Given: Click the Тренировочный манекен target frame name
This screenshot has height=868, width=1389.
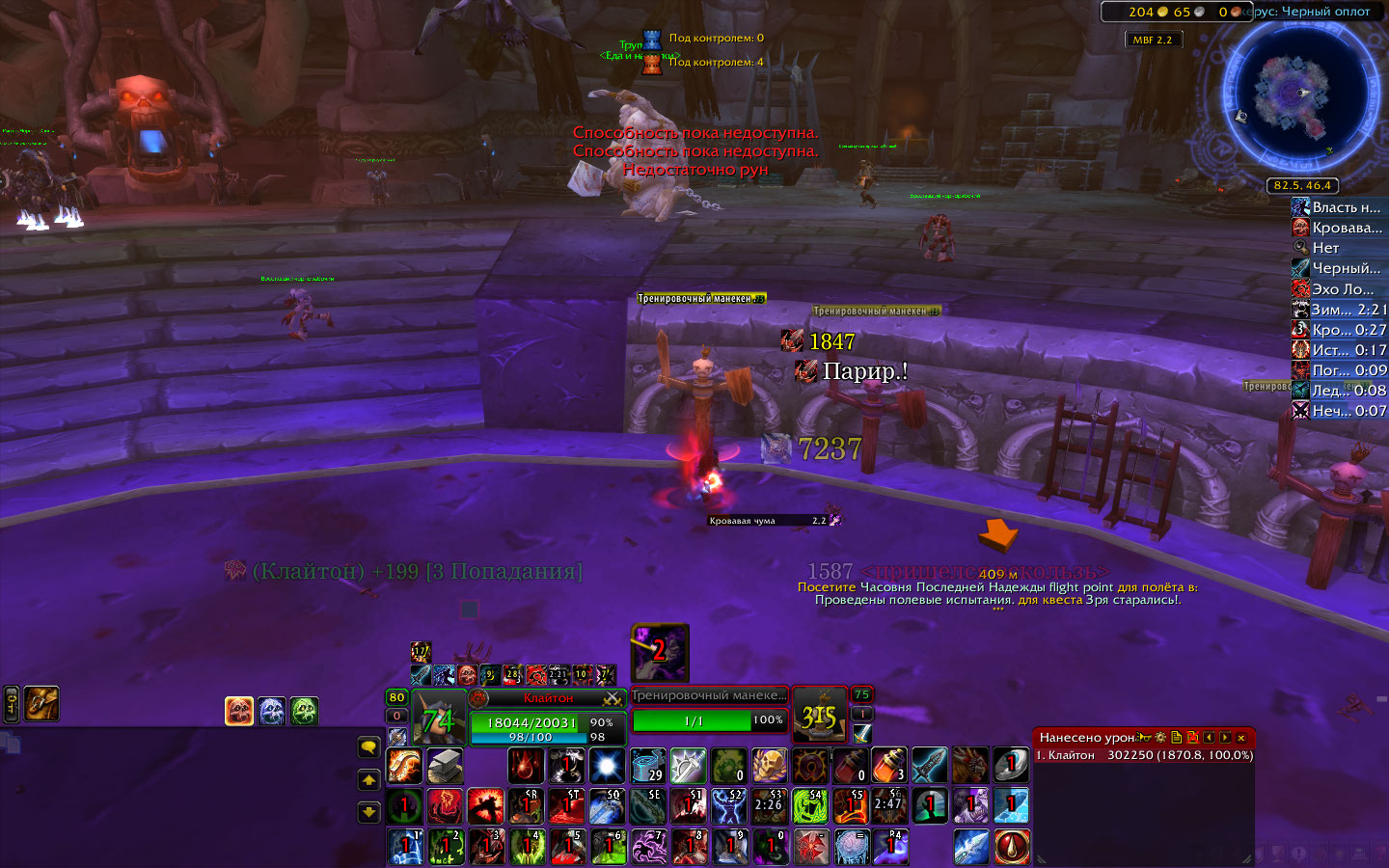Looking at the screenshot, I should [709, 695].
